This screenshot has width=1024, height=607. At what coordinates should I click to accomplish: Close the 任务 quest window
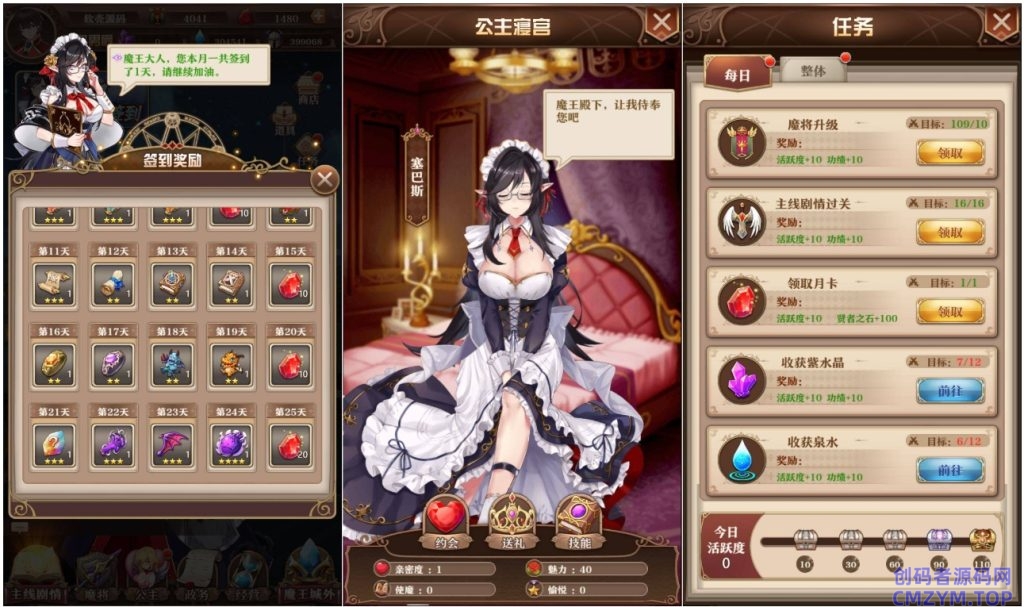coord(1000,23)
